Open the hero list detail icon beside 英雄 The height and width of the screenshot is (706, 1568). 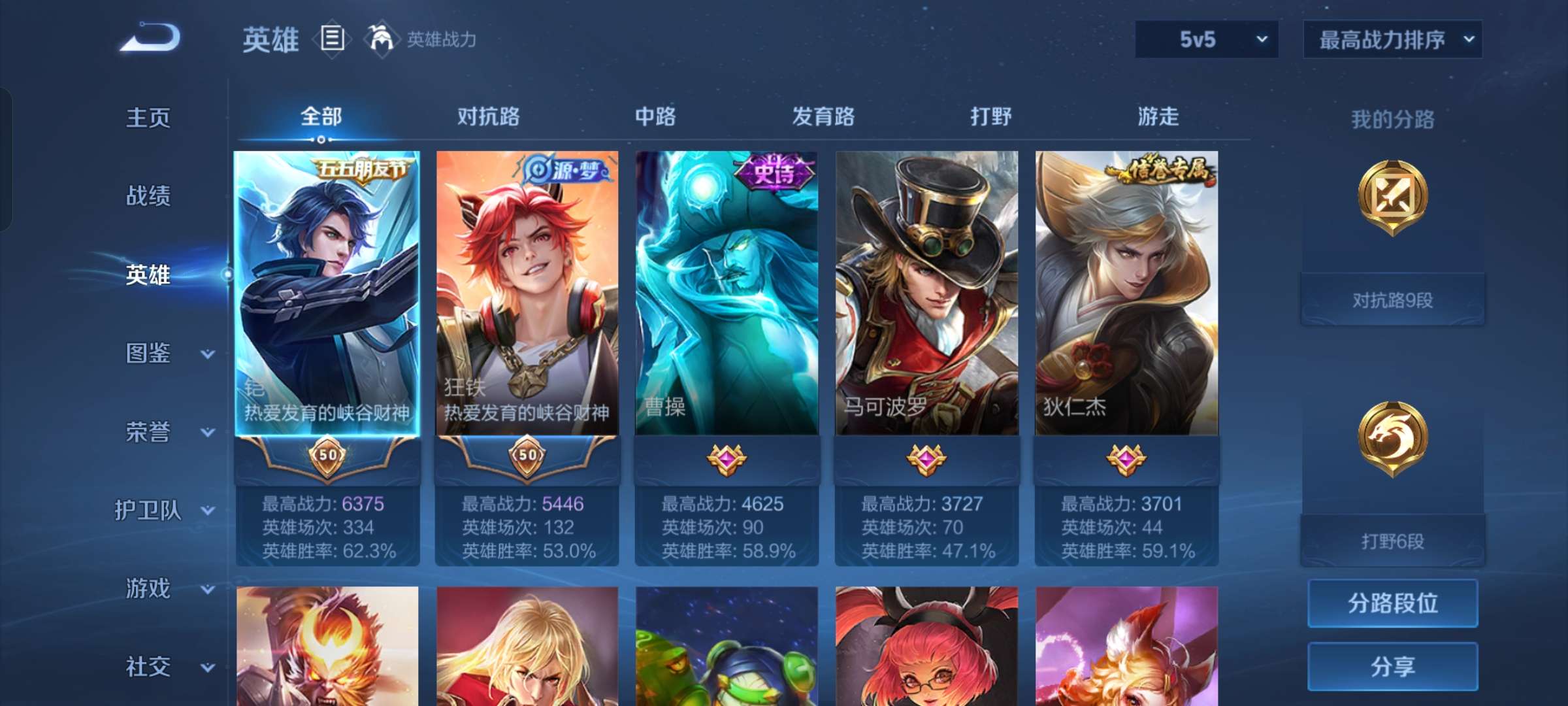[x=332, y=40]
